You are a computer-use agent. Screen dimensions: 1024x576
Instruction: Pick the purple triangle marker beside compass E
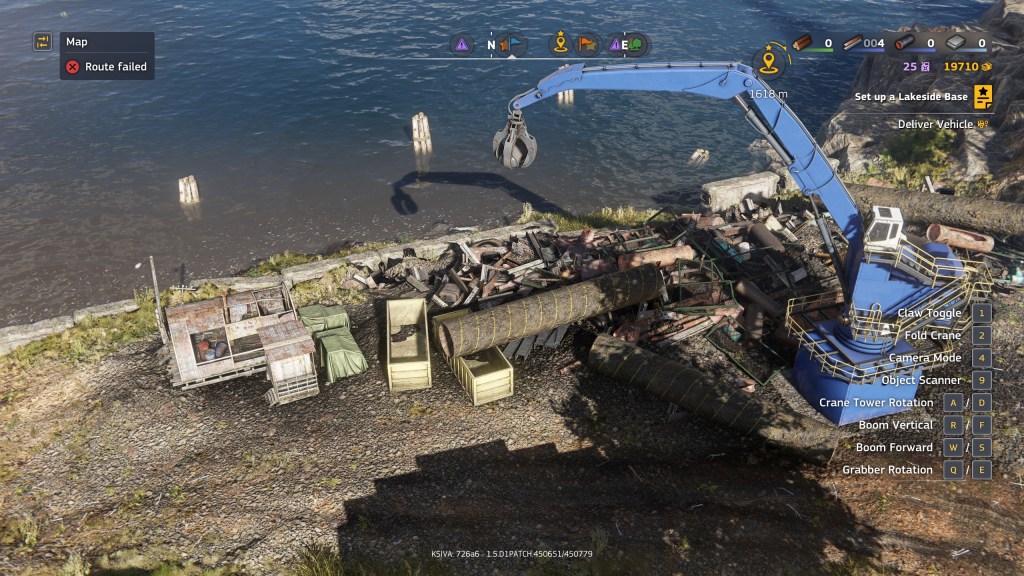coord(614,45)
